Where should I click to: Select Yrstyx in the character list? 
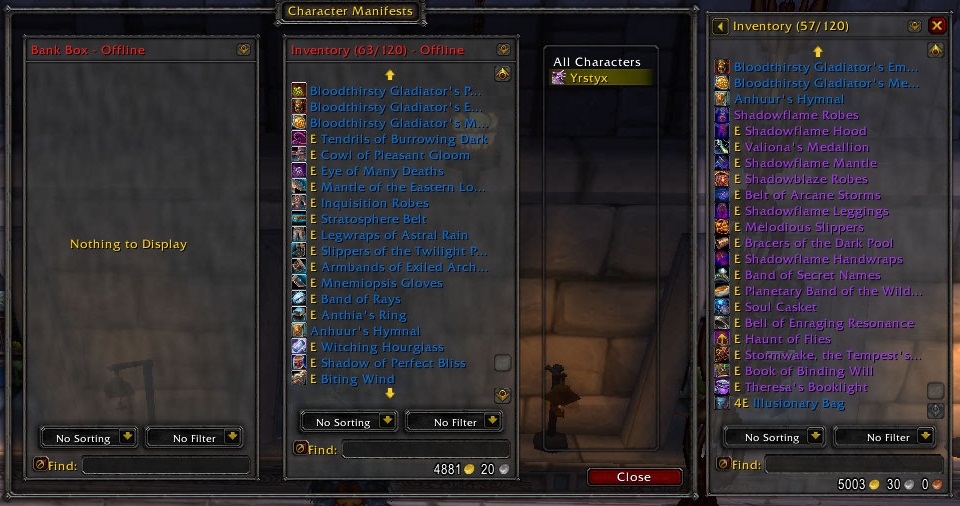[x=602, y=77]
